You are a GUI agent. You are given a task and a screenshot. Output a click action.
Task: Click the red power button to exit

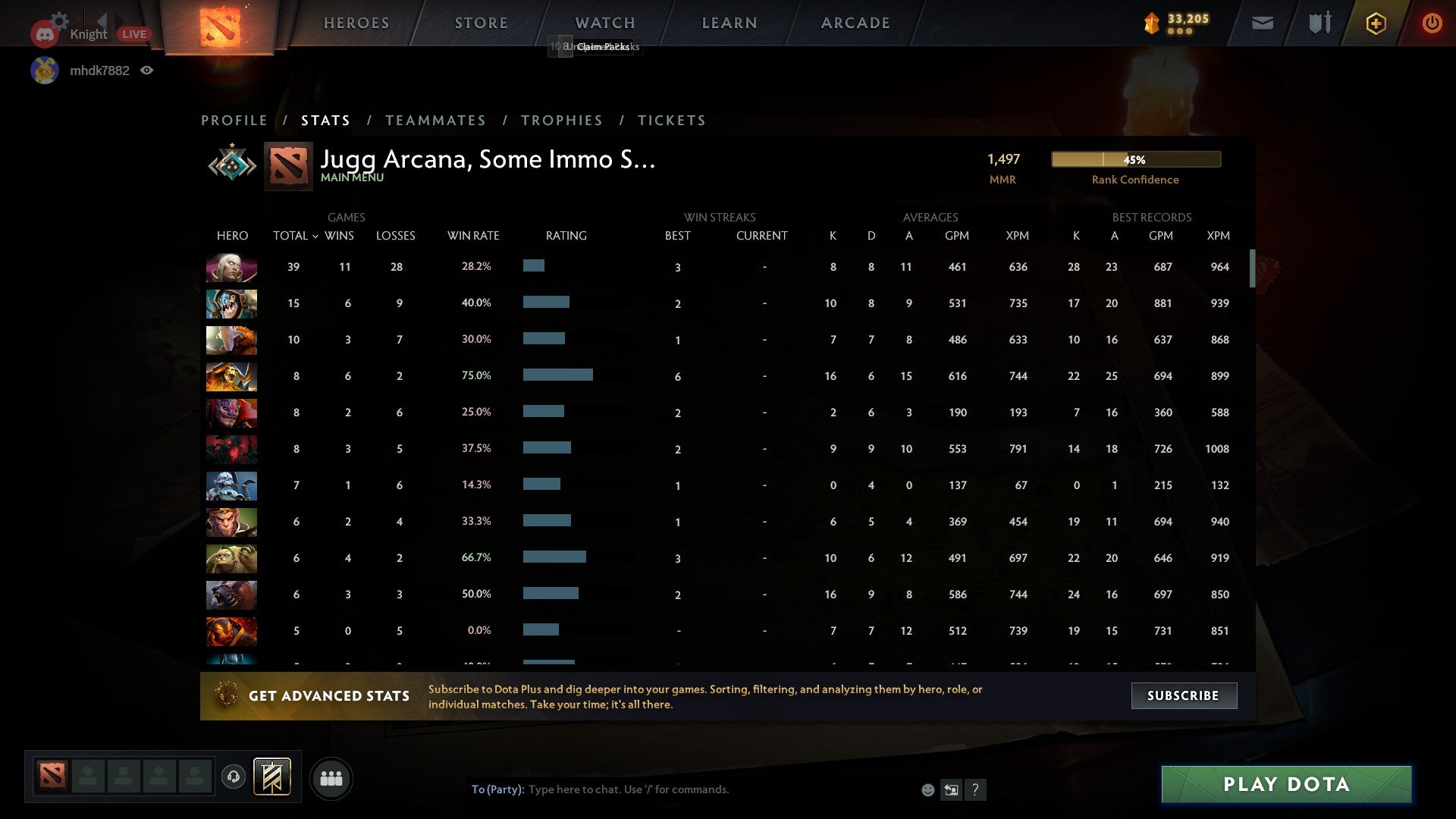1432,23
